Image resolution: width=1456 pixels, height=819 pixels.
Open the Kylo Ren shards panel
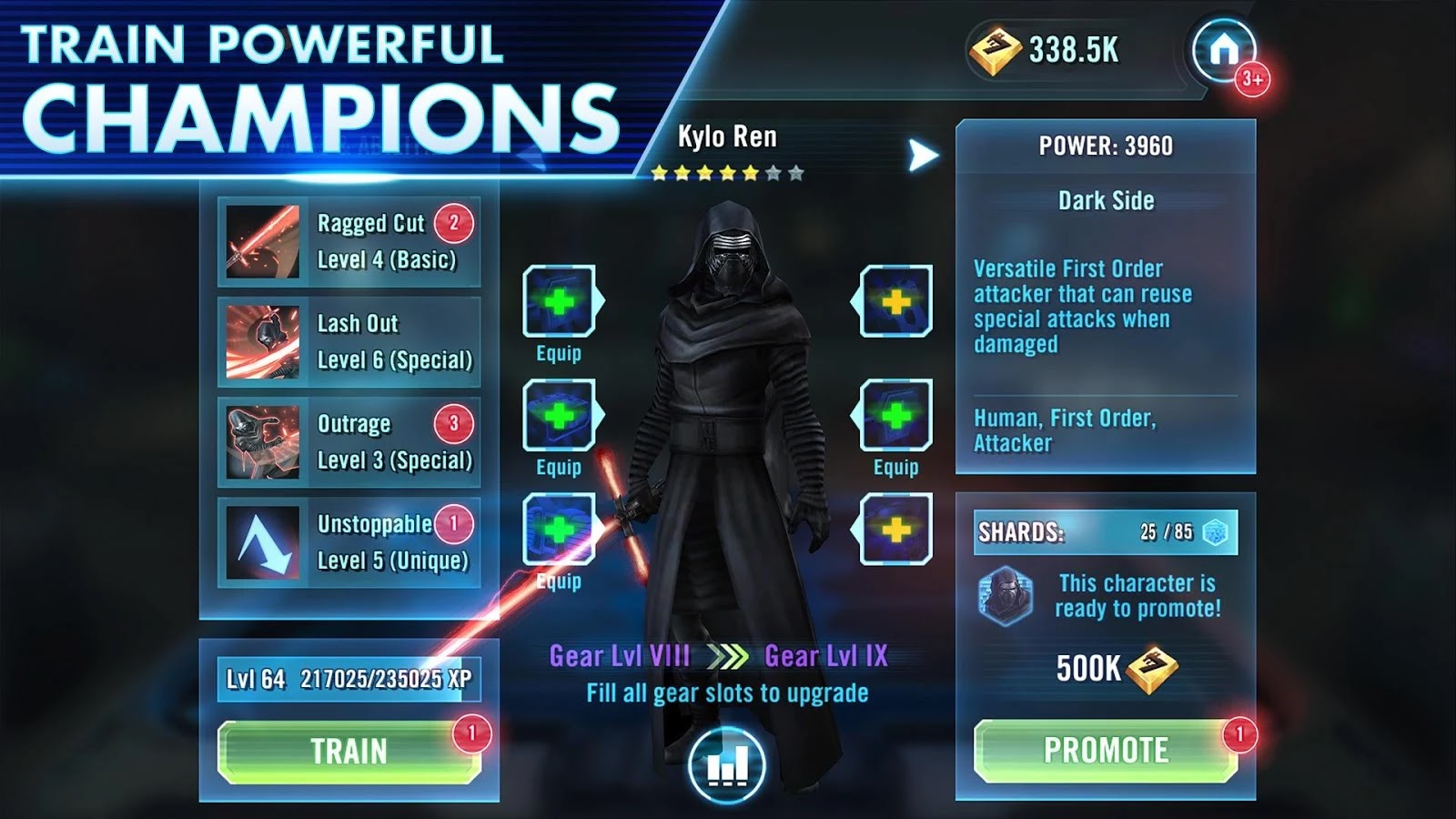[x=1105, y=532]
